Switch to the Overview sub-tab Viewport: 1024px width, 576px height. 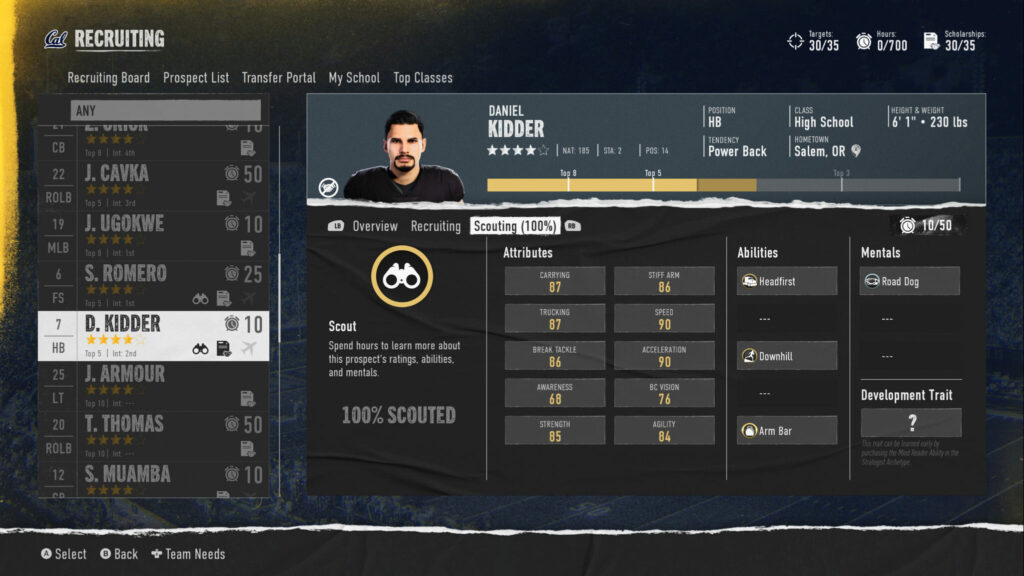click(374, 227)
